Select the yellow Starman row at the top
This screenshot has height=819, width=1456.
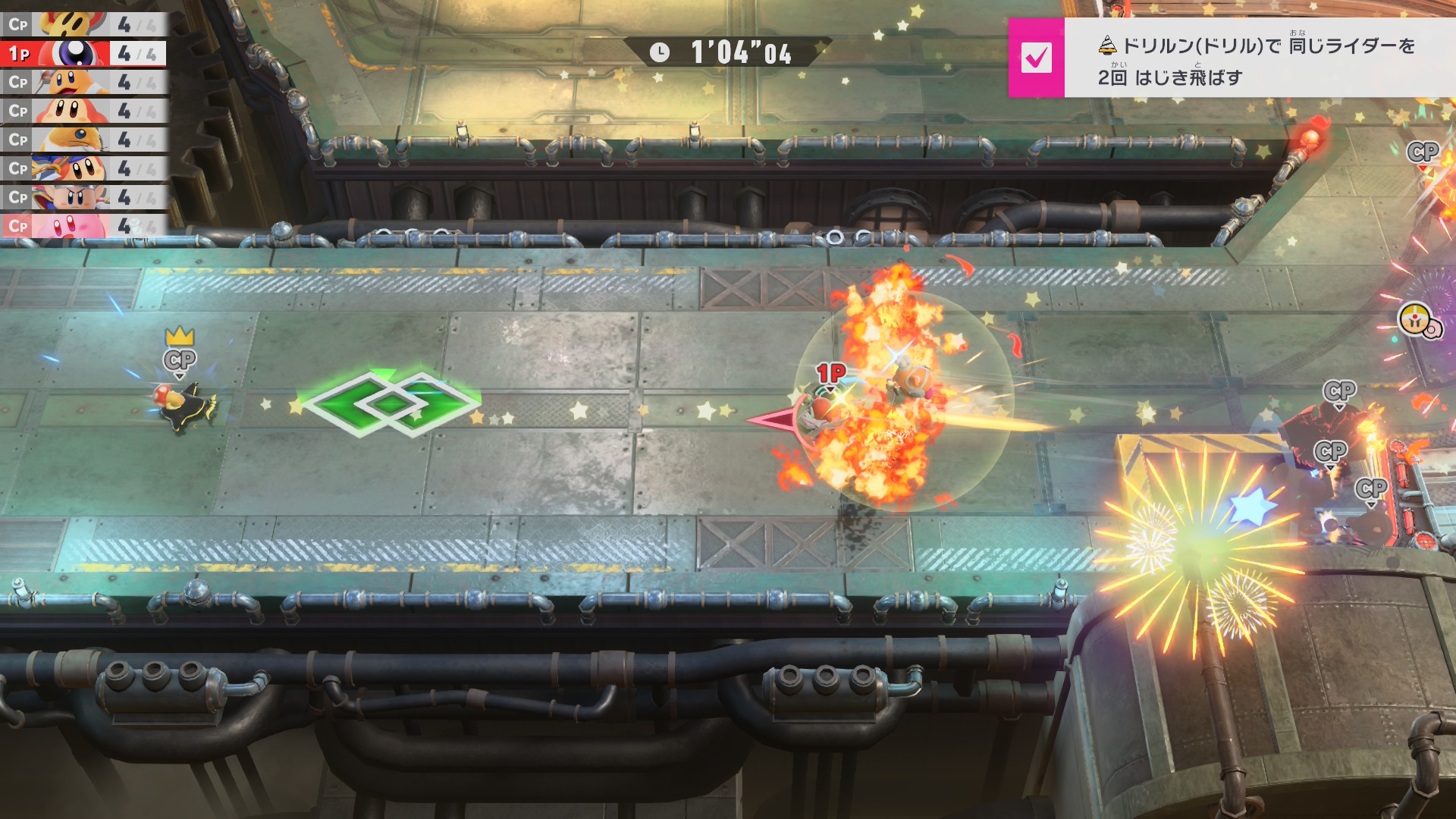83,24
